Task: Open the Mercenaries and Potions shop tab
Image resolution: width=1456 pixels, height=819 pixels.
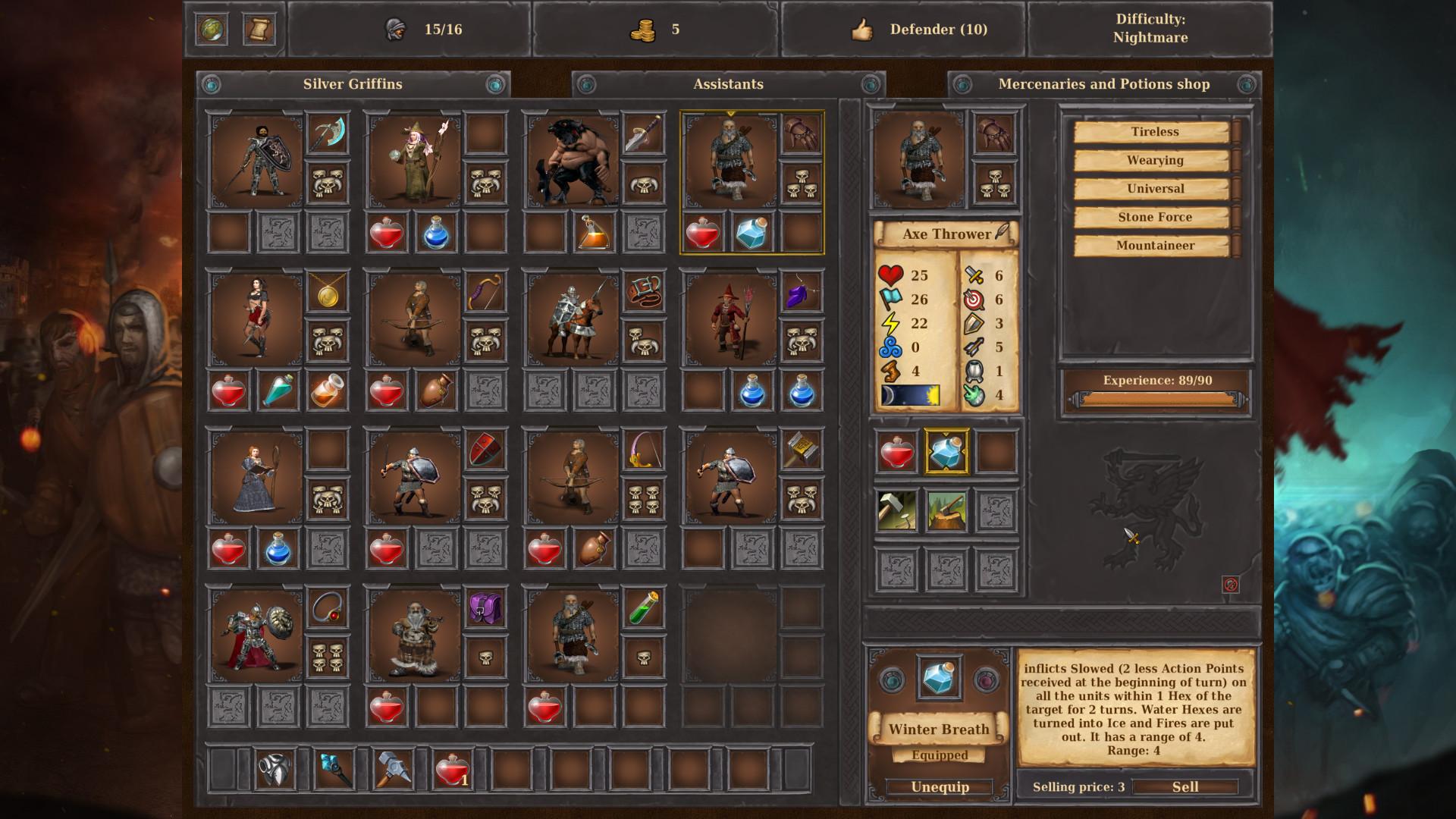Action: (x=1103, y=84)
